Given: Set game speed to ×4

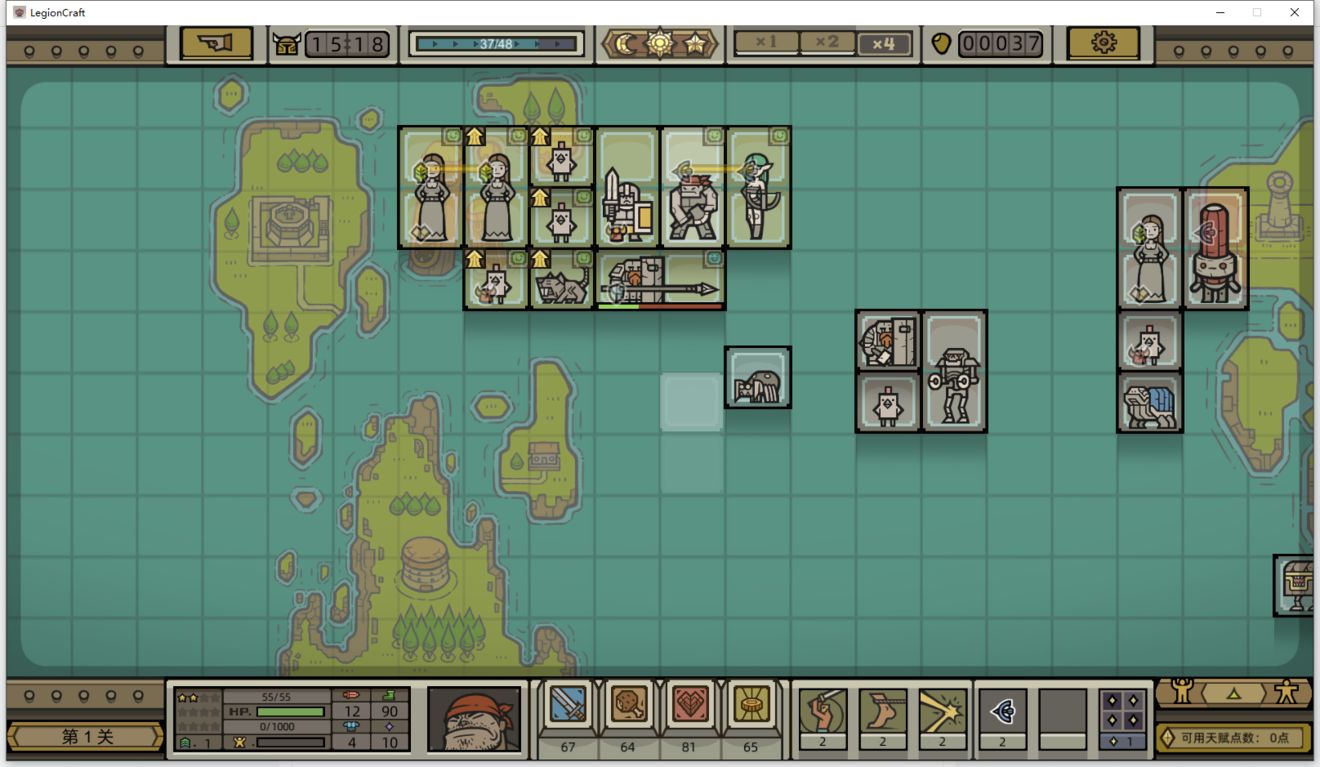Looking at the screenshot, I should click(884, 44).
